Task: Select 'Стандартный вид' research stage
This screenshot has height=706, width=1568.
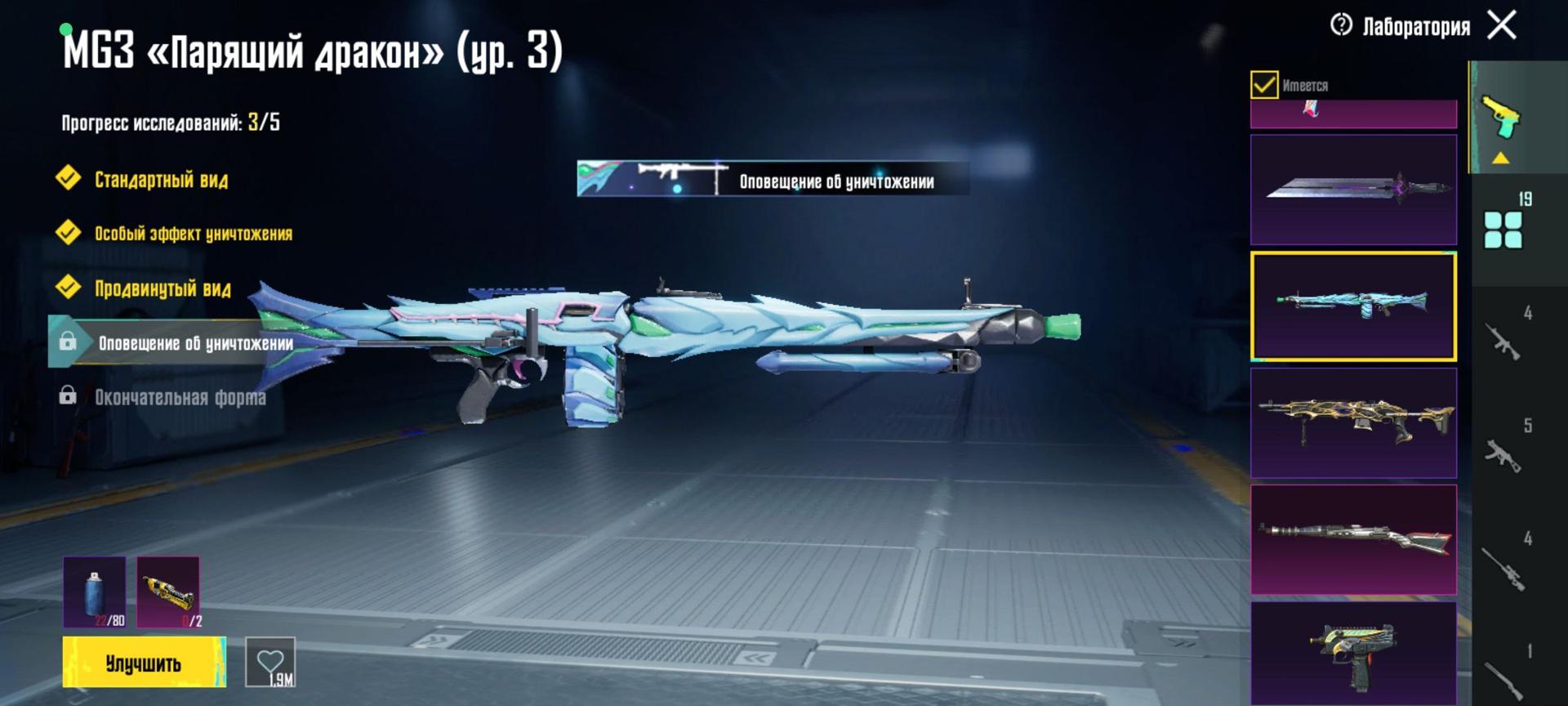Action: click(161, 180)
